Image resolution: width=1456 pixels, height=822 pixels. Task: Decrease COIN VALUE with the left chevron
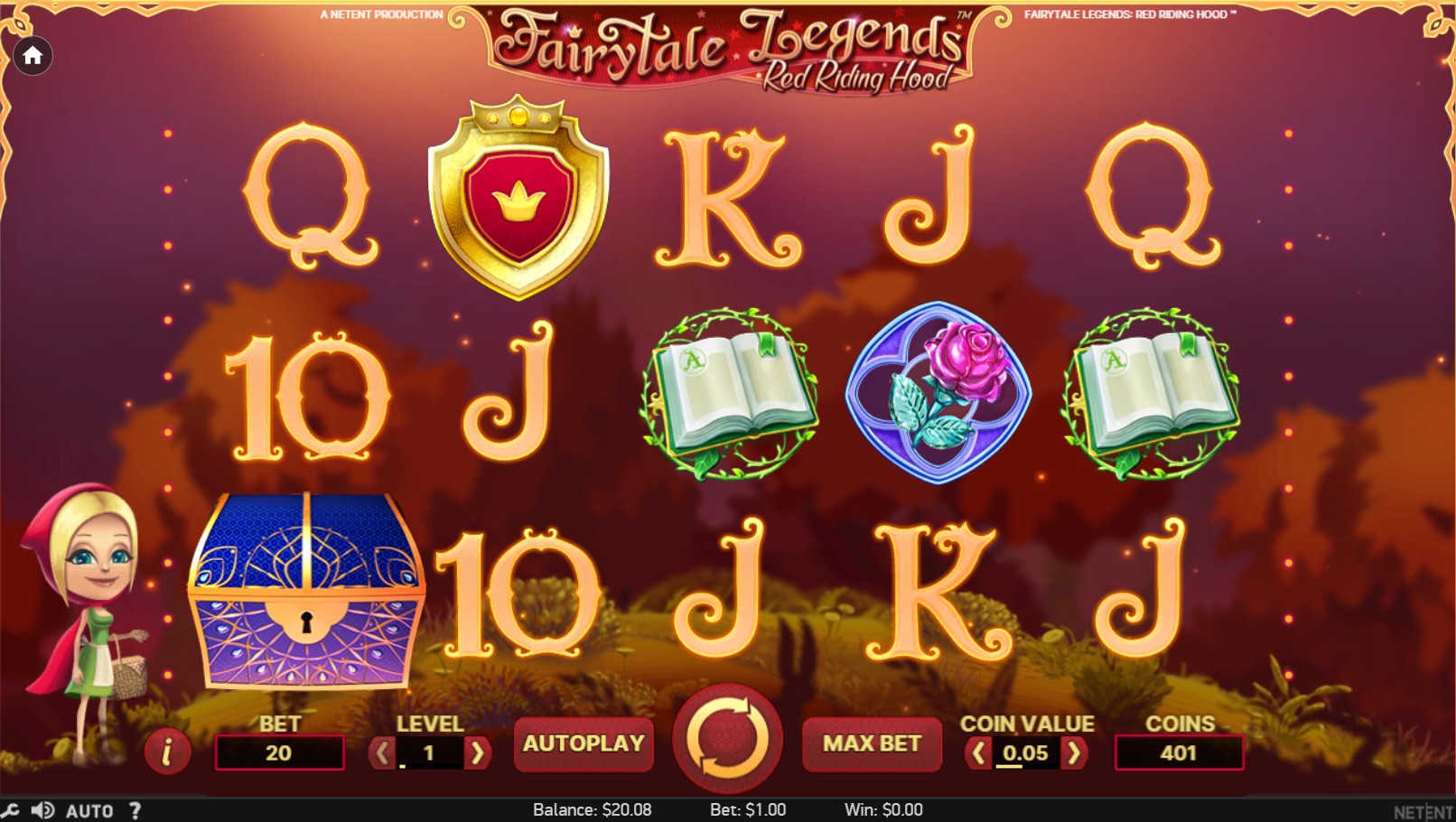click(x=978, y=751)
